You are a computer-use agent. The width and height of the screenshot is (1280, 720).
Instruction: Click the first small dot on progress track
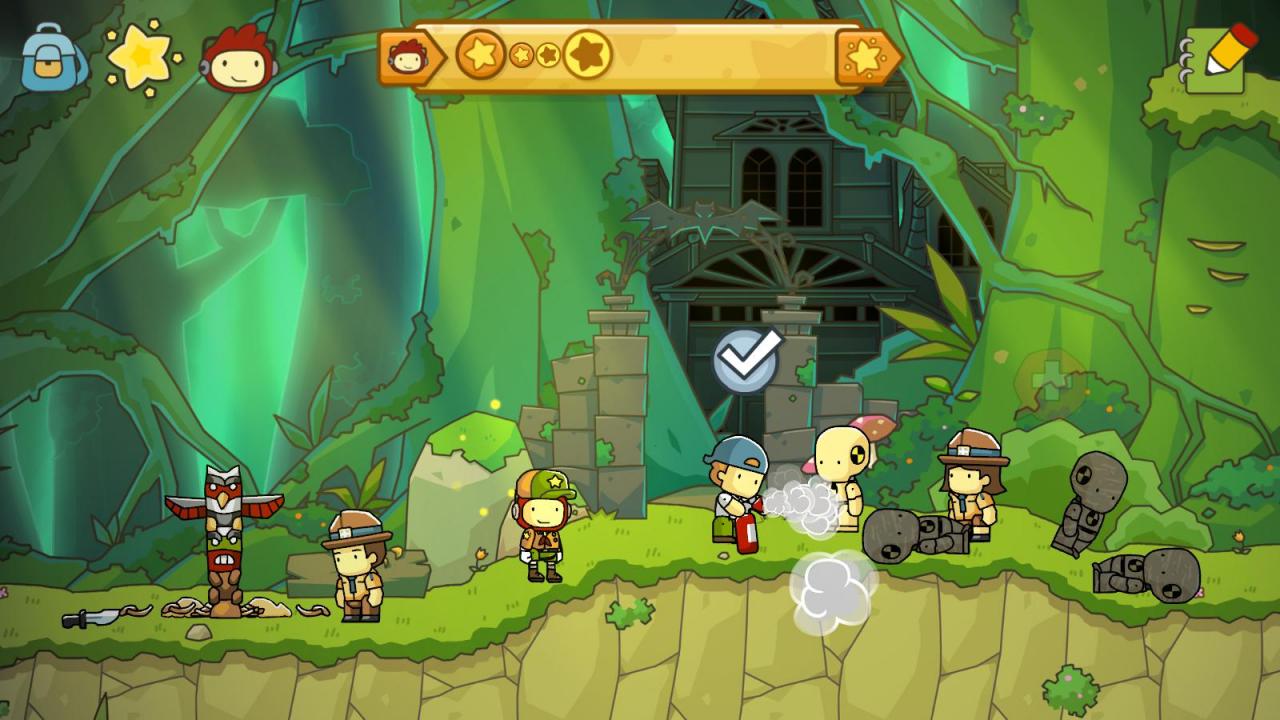[x=520, y=57]
